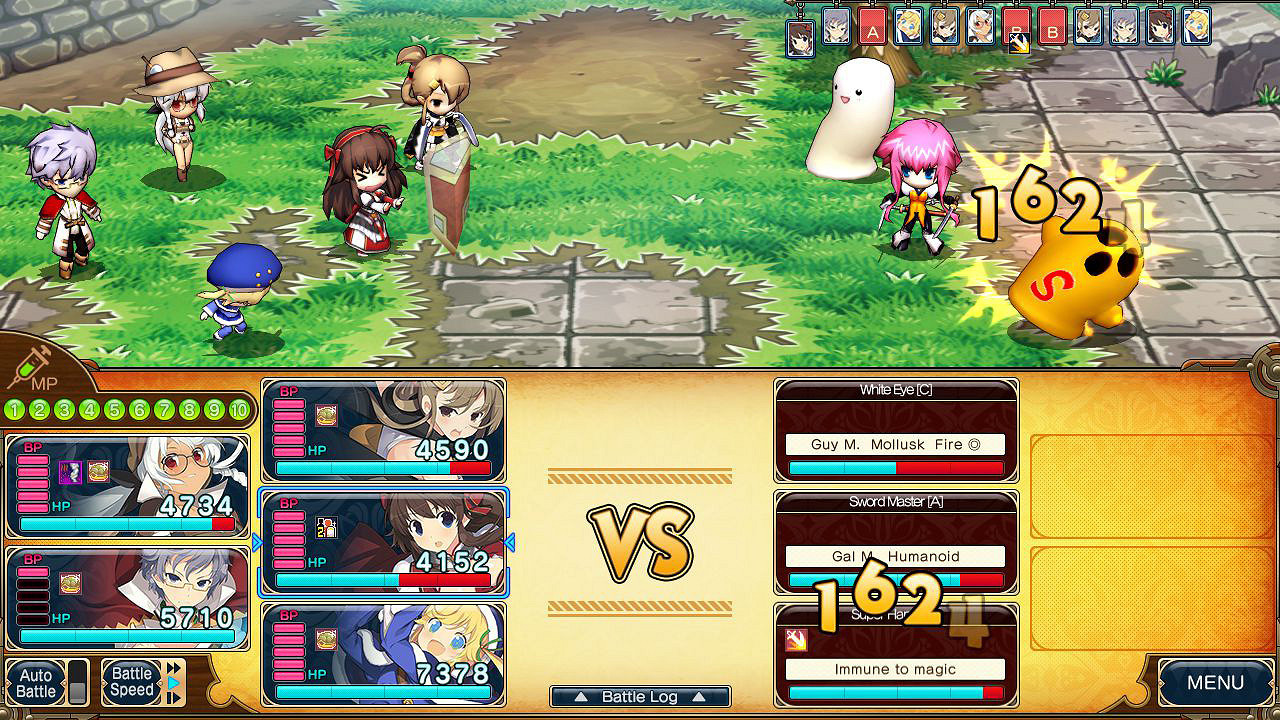The image size is (1280, 720).
Task: Toggle Auto Battle mode
Action: point(36,681)
